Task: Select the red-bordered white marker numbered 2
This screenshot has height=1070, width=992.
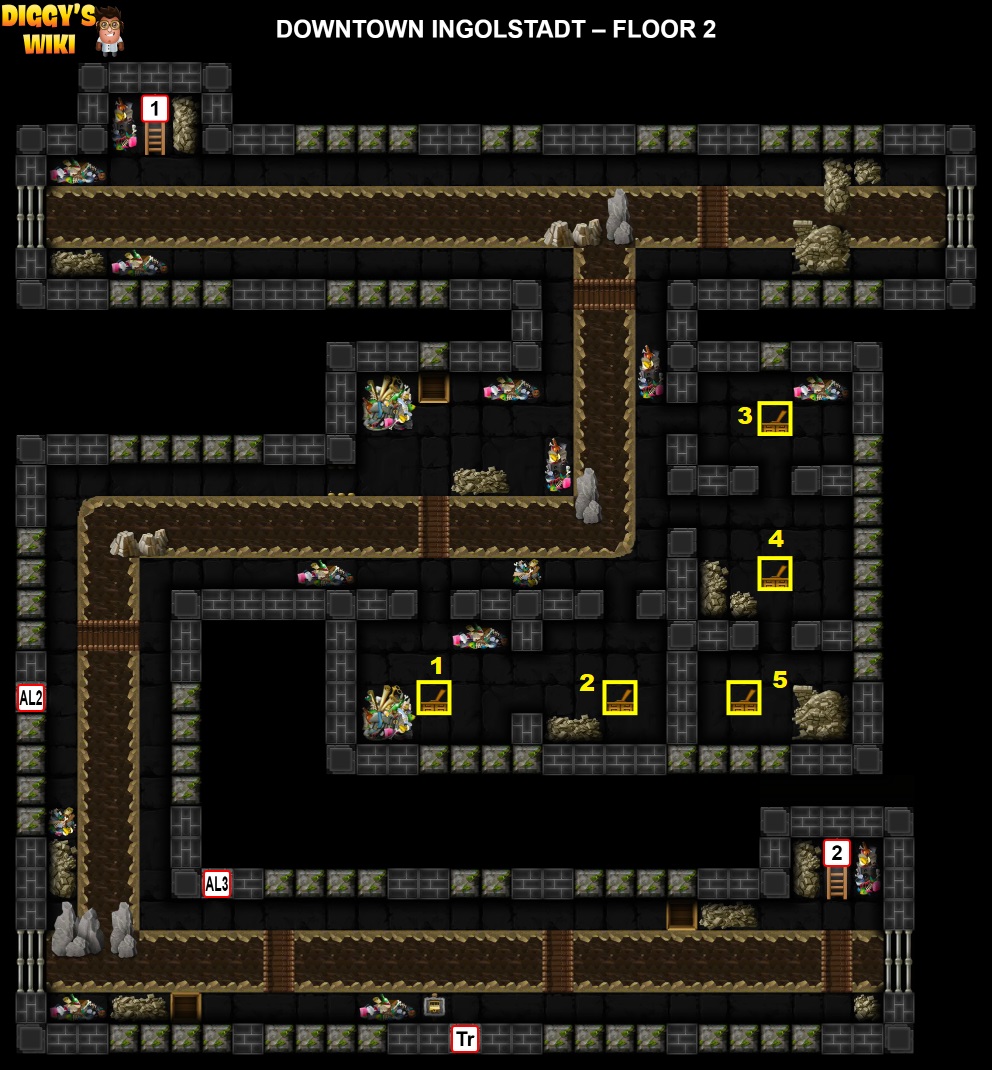Action: tap(836, 853)
